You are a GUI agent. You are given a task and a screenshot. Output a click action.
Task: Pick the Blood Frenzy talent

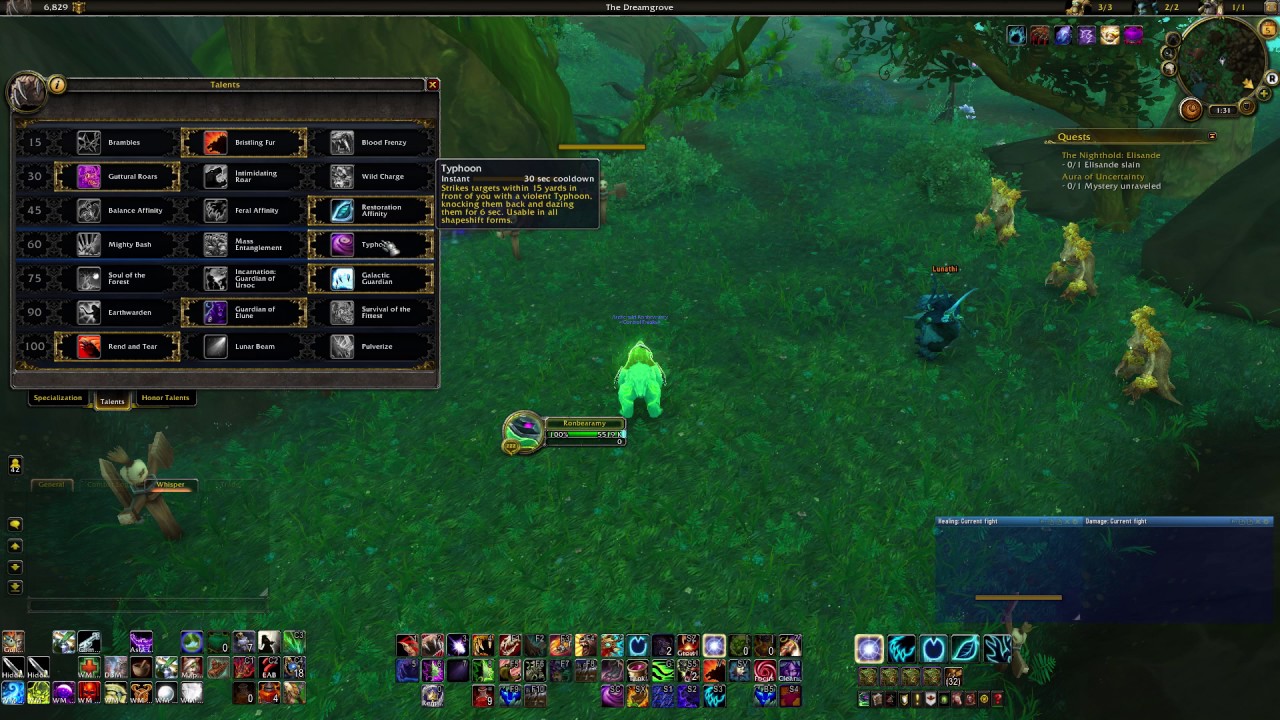(x=371, y=143)
